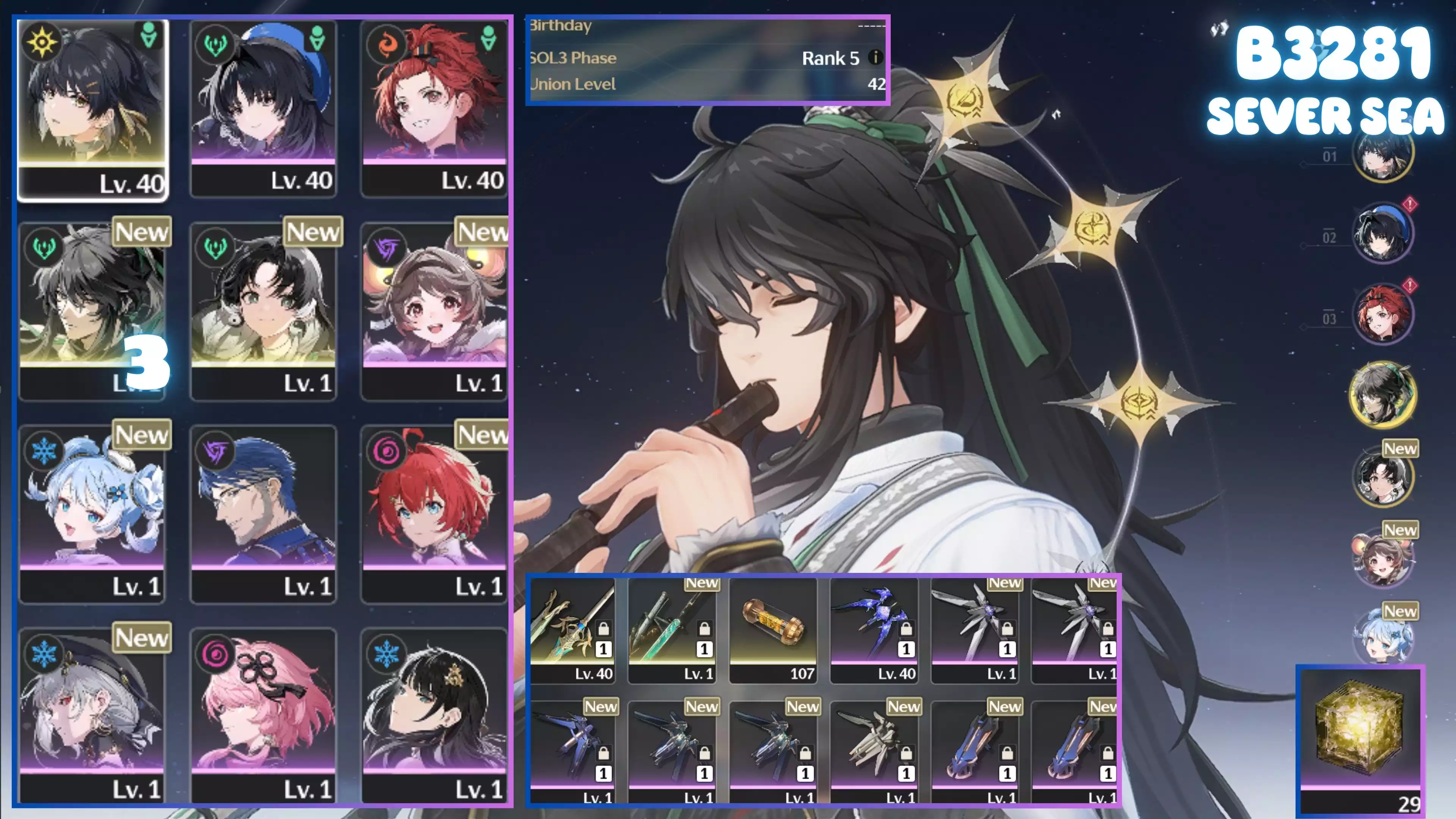This screenshot has height=819, width=1456.
Task: Select the pink-haired character card
Action: (264, 715)
